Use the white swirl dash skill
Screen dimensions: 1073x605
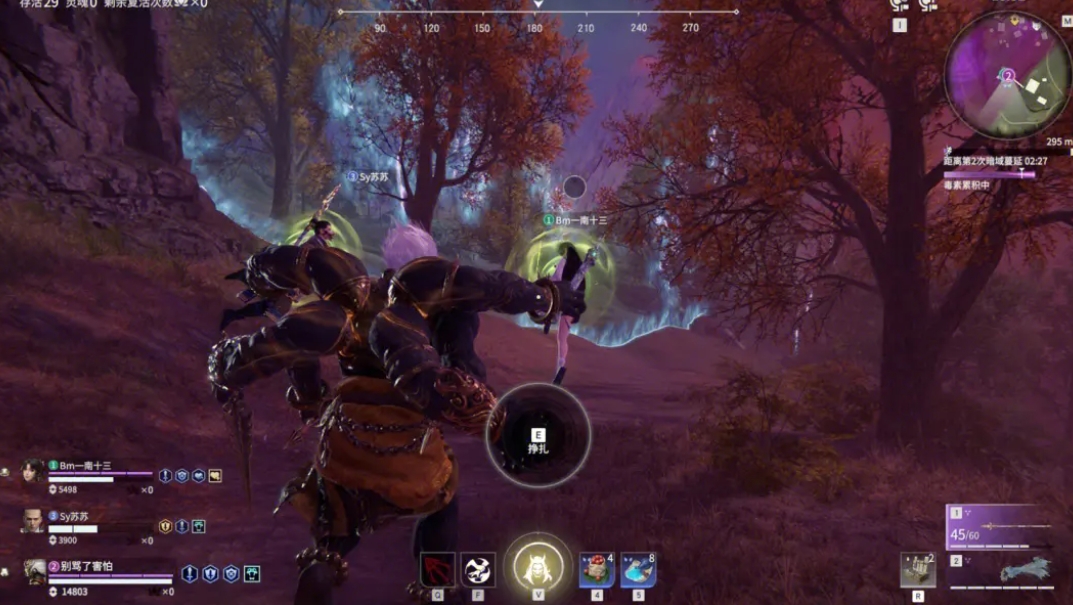tap(478, 570)
